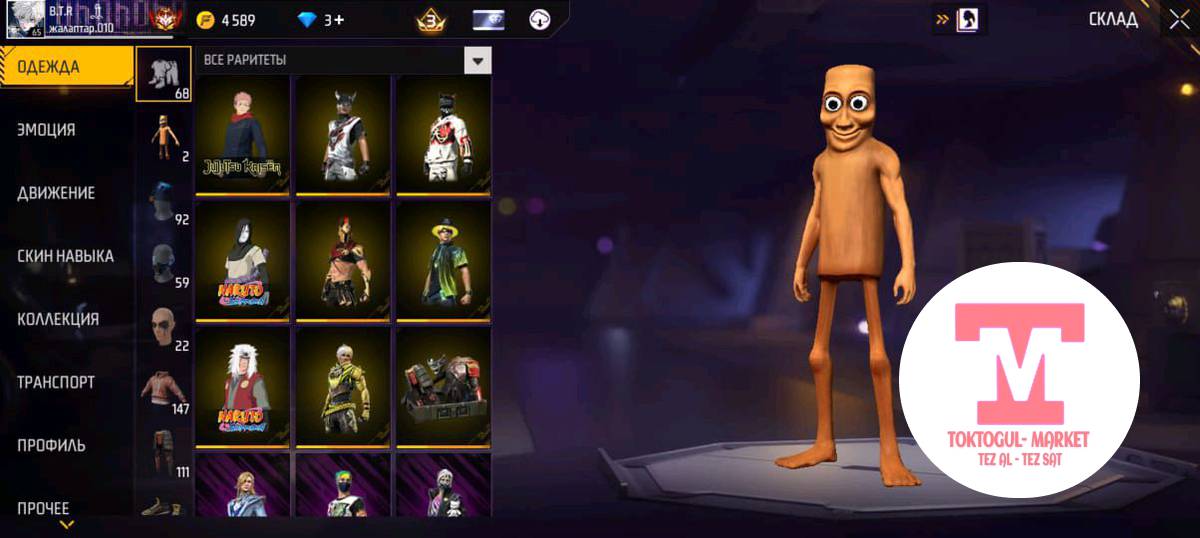Switch to the ЭМОЦИЯ tab
1200x538 pixels.
point(46,130)
